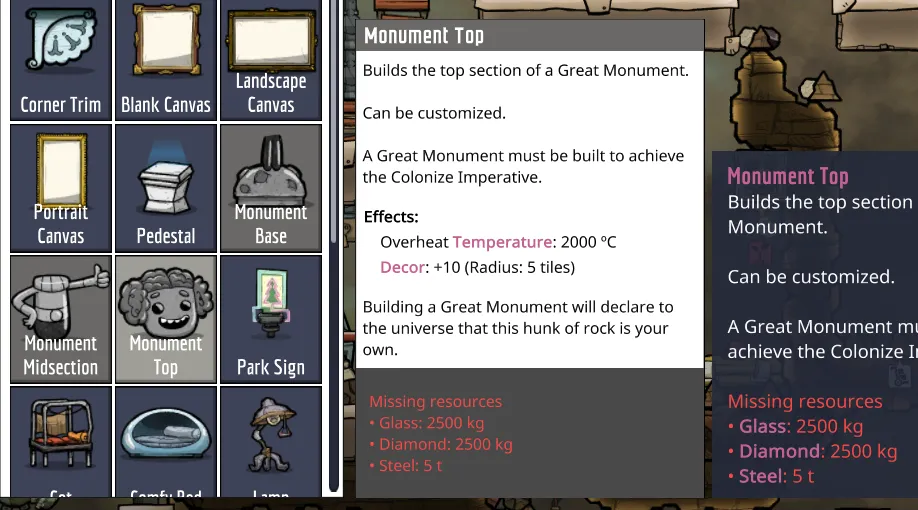Pick the Monument Midsection building
The width and height of the screenshot is (918, 510).
click(x=60, y=319)
